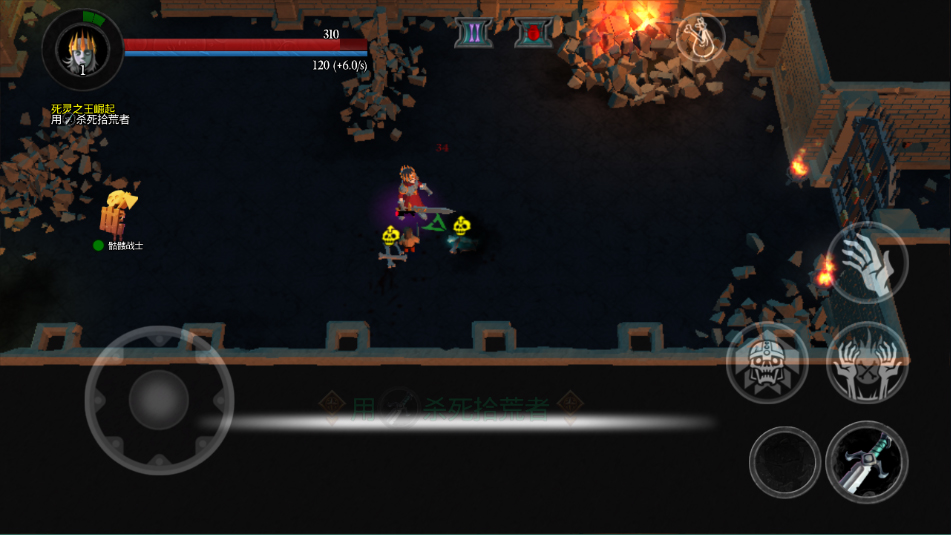Tap the empty dark round skill slot
The image size is (951, 535).
tap(785, 462)
